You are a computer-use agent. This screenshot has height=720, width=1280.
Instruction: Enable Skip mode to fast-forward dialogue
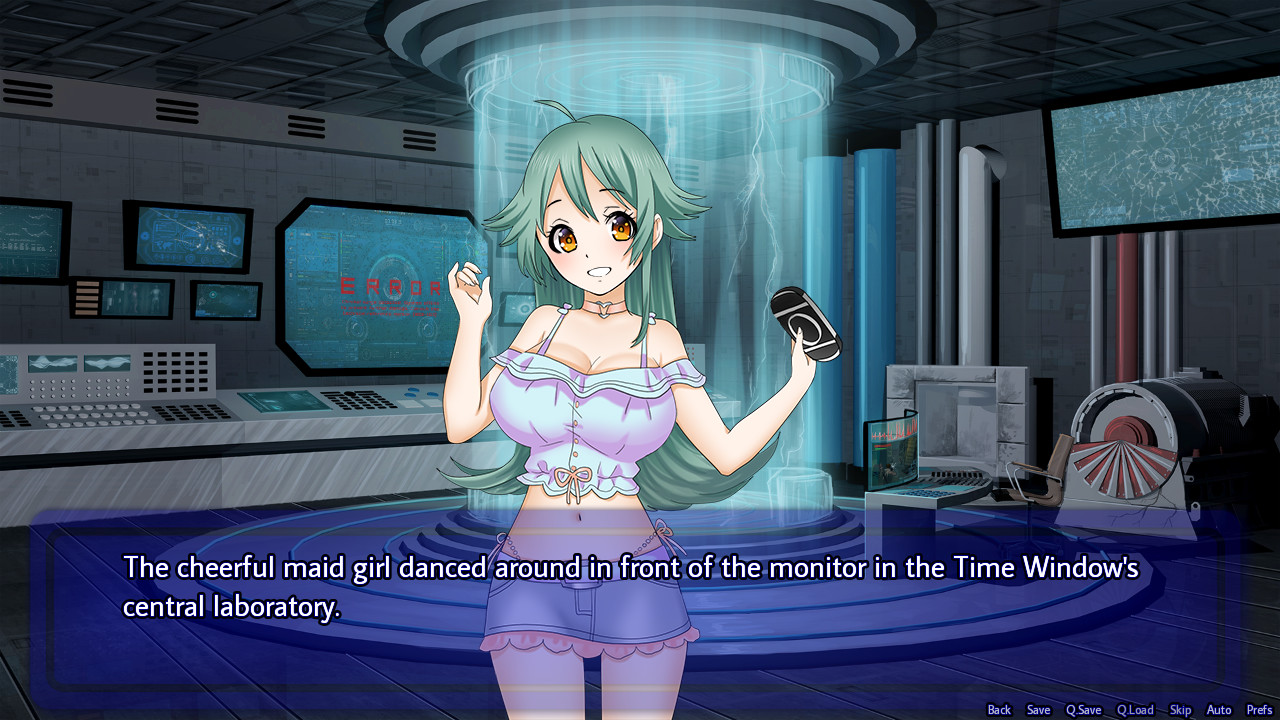1180,709
